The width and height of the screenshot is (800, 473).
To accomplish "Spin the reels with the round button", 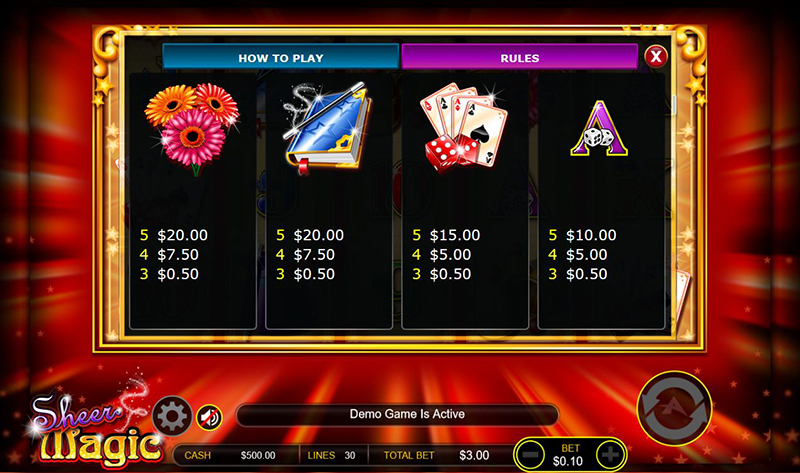I will coord(676,409).
